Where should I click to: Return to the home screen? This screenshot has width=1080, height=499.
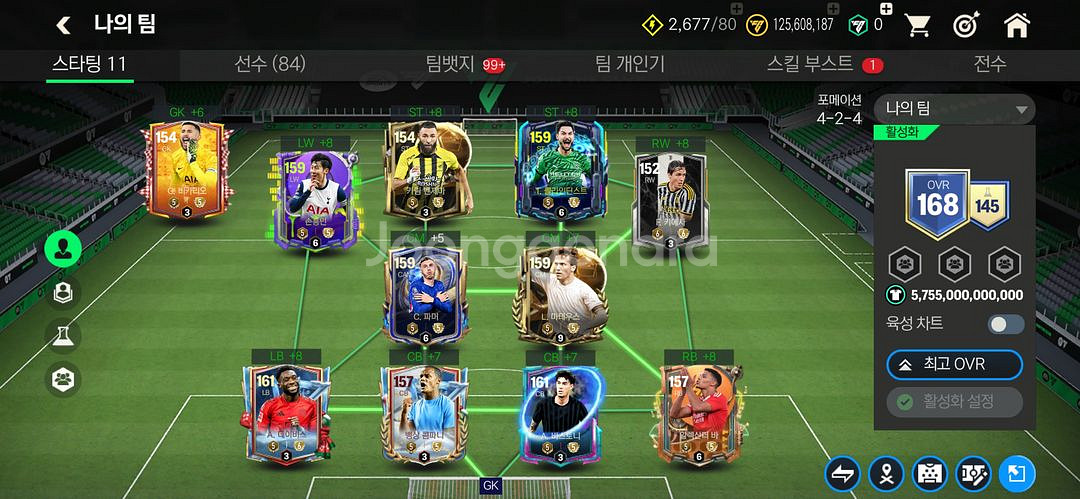point(1017,24)
